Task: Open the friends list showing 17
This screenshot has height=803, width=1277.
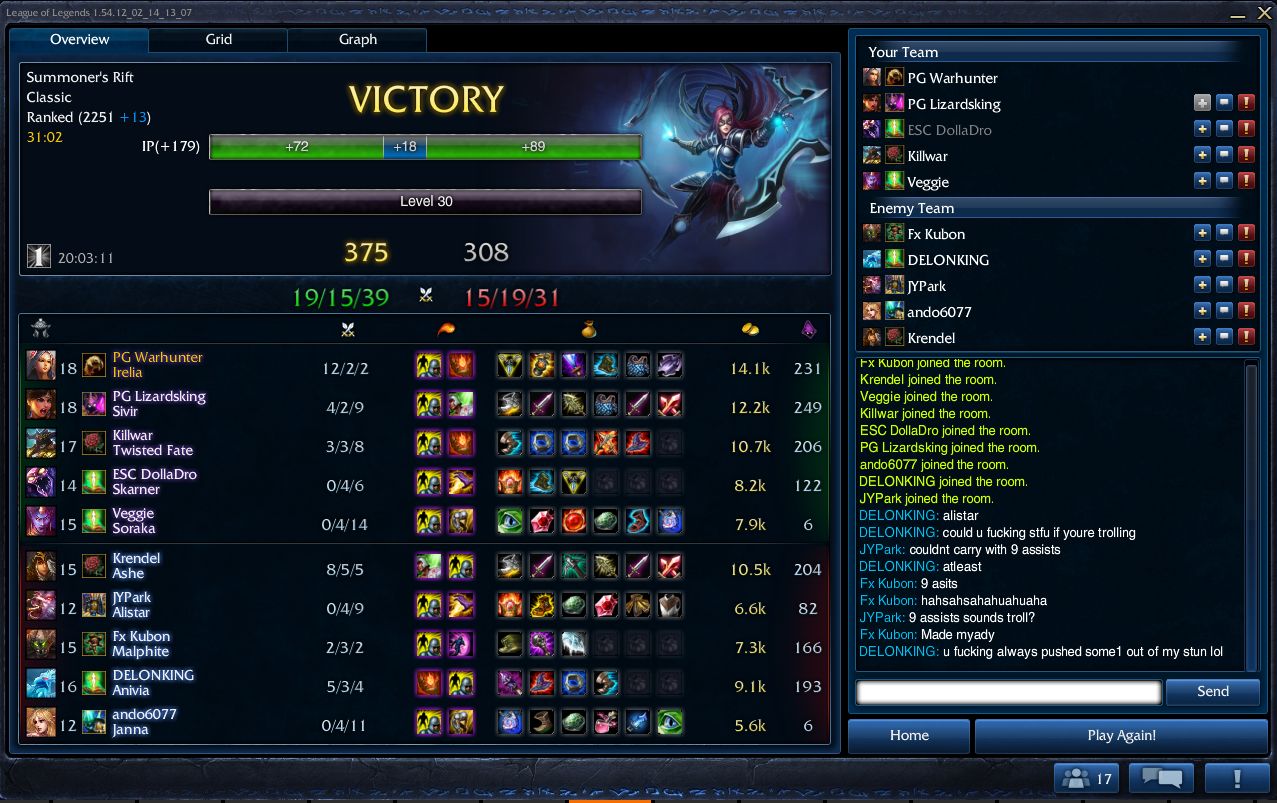Action: (1085, 779)
